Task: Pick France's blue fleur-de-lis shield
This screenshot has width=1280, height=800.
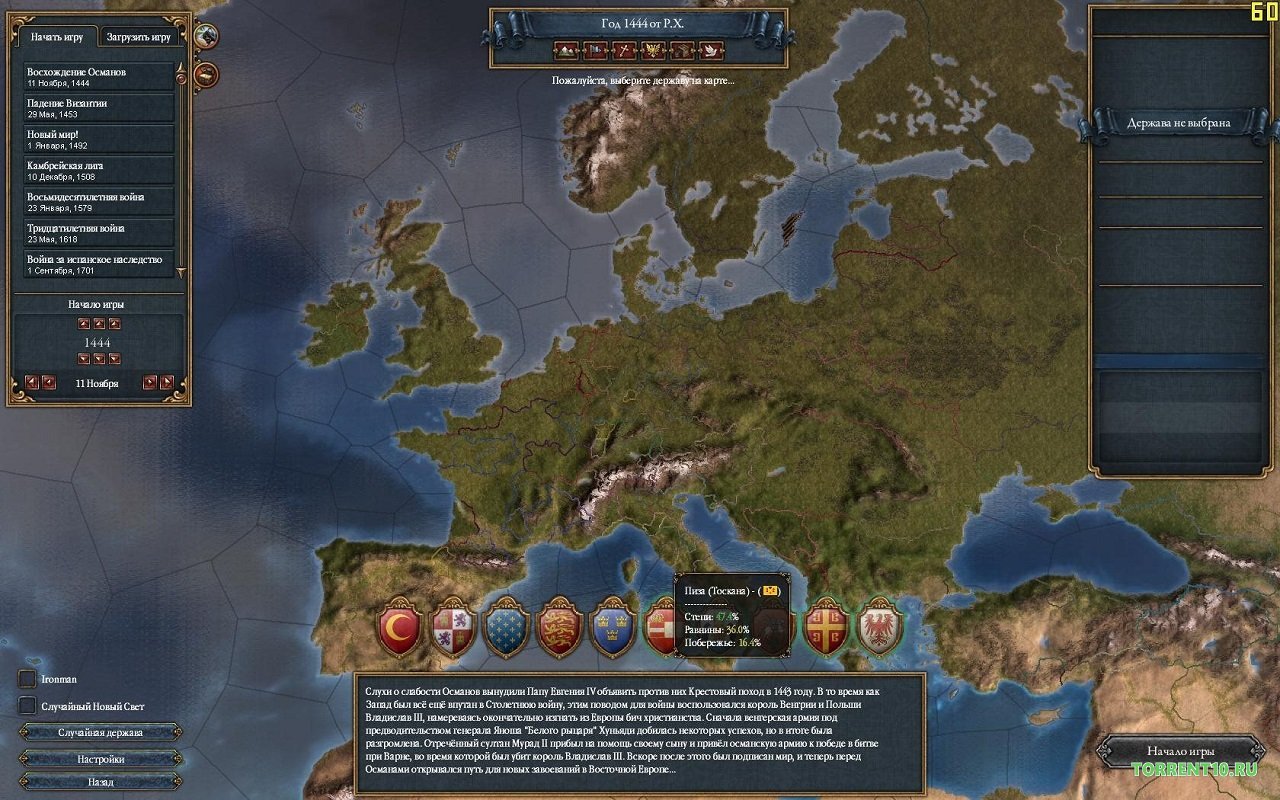Action: point(506,628)
